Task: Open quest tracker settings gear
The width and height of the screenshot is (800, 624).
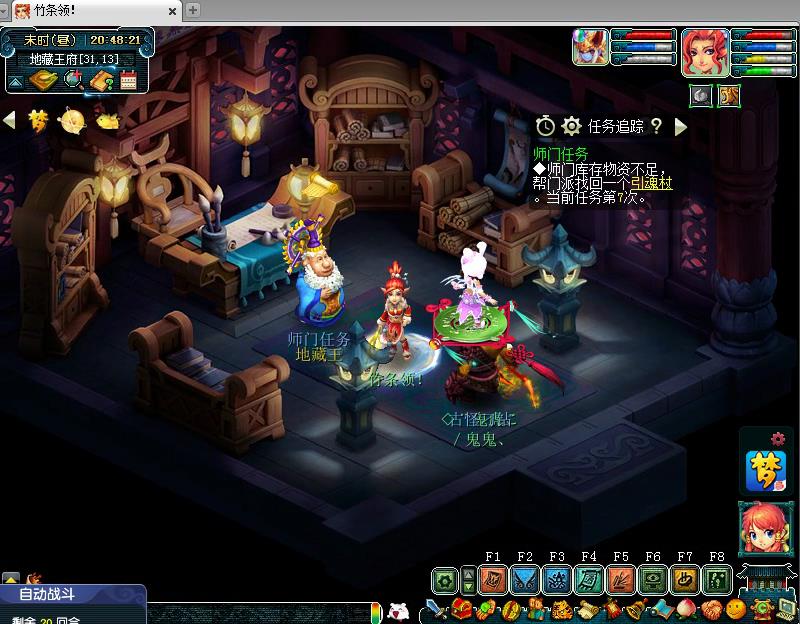Action: click(x=571, y=126)
